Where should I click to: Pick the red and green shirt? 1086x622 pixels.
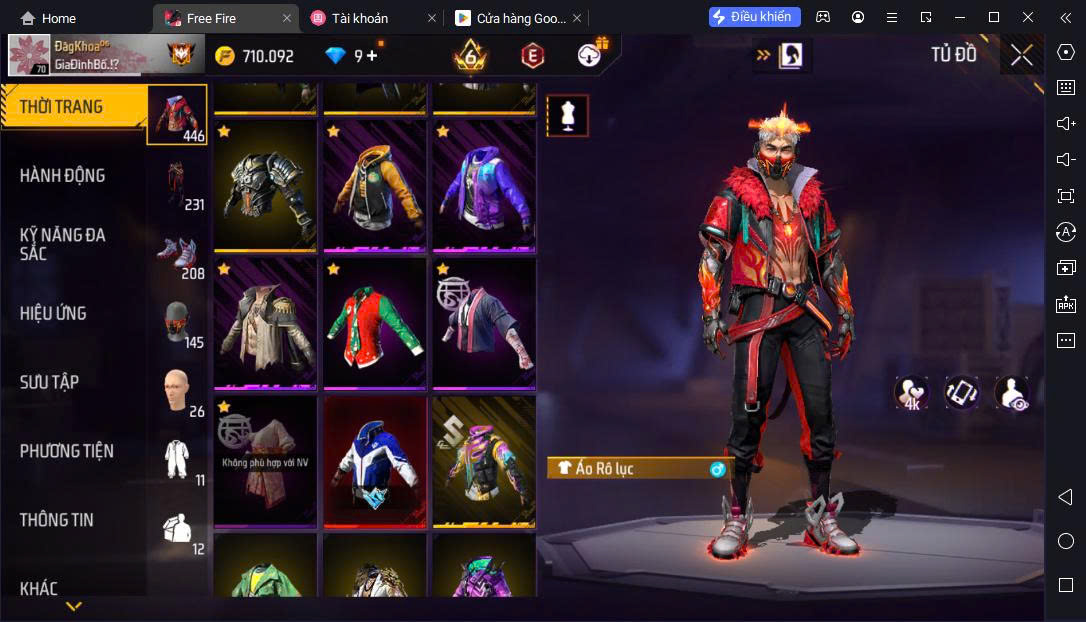(374, 323)
